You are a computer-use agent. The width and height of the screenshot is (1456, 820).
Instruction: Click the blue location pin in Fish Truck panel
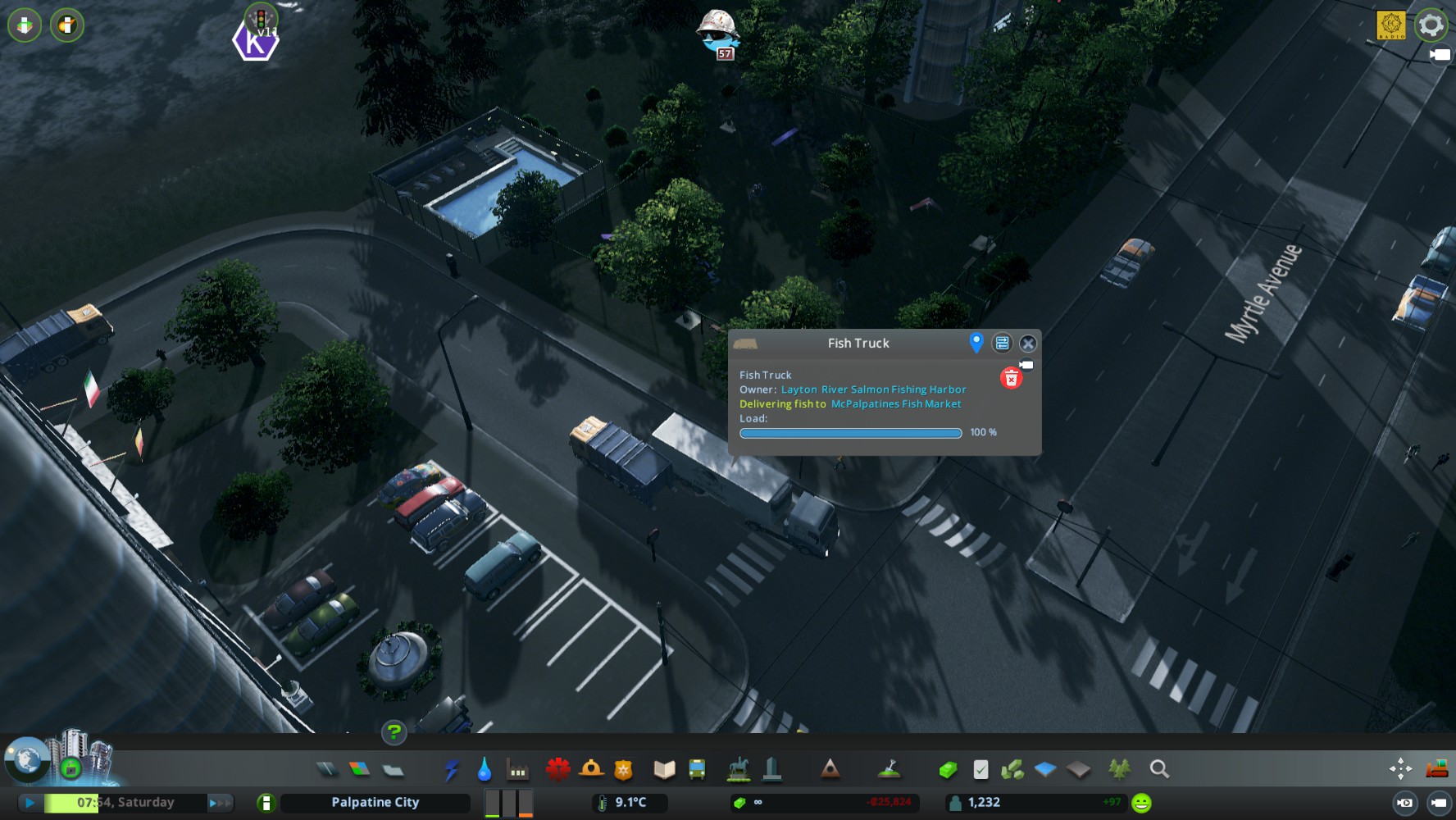(976, 343)
